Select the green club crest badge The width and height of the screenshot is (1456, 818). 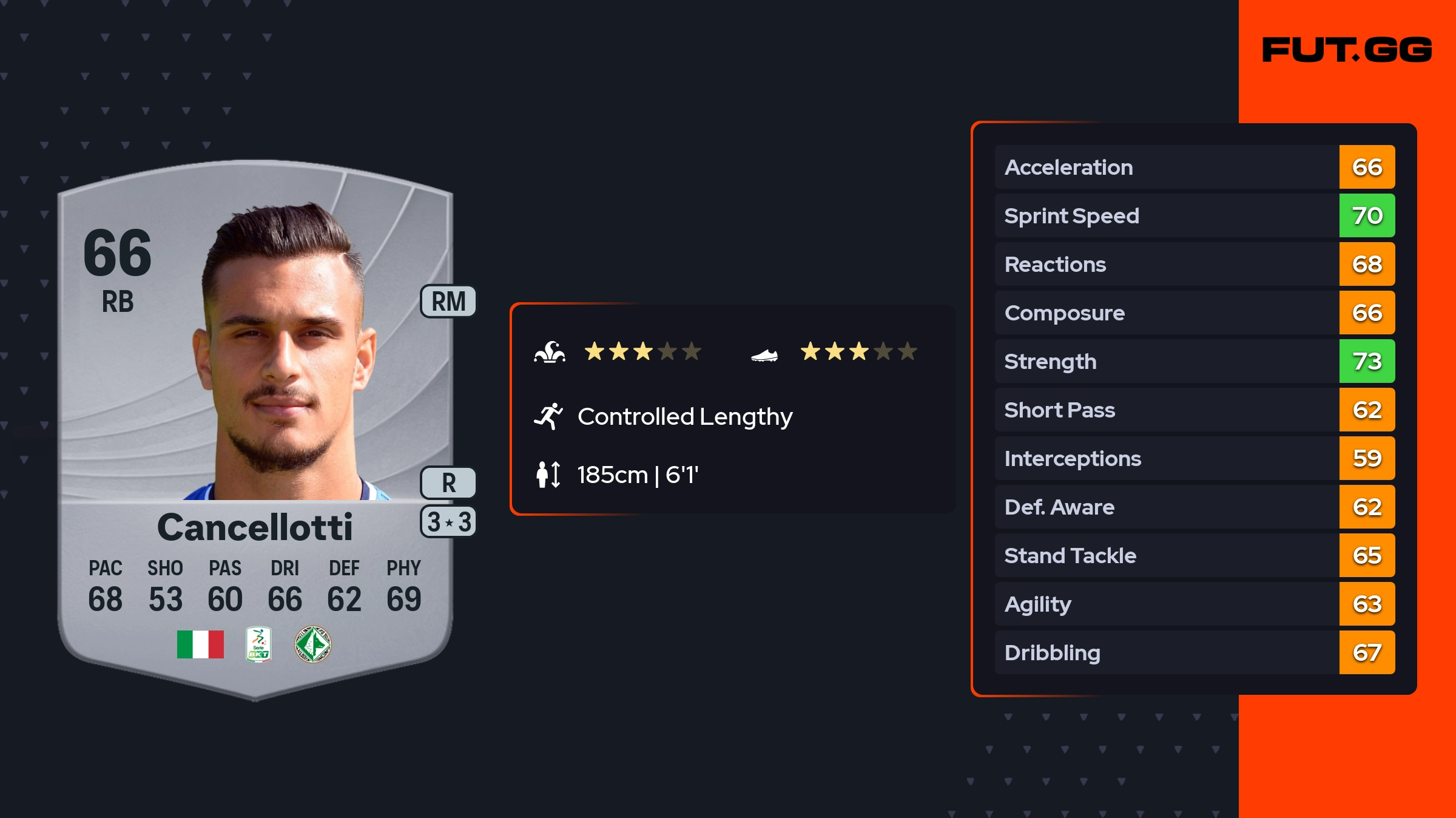pyautogui.click(x=312, y=644)
